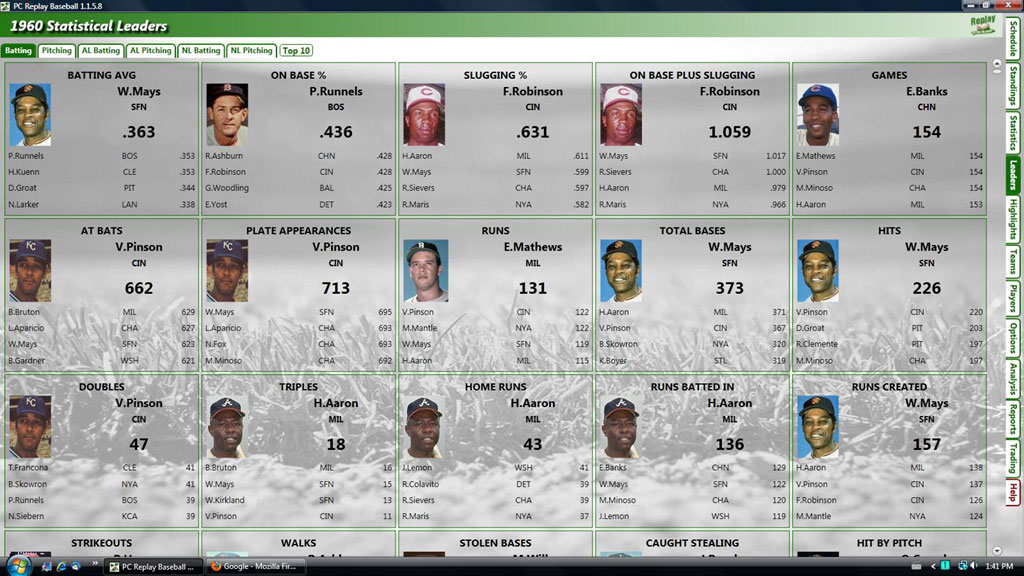Select the AL Pitching tab

(x=150, y=50)
